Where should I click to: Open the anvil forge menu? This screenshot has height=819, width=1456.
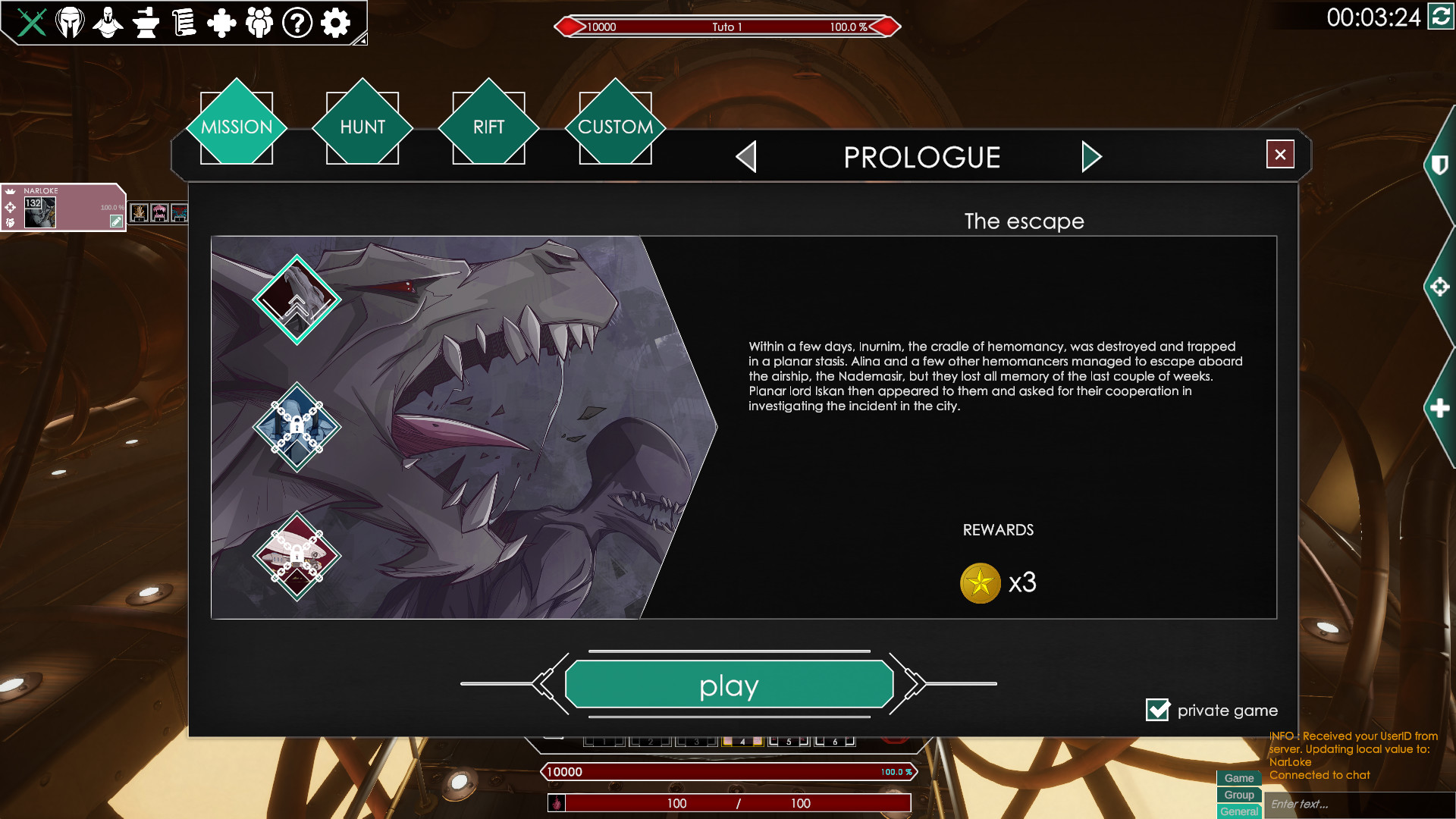[x=146, y=23]
